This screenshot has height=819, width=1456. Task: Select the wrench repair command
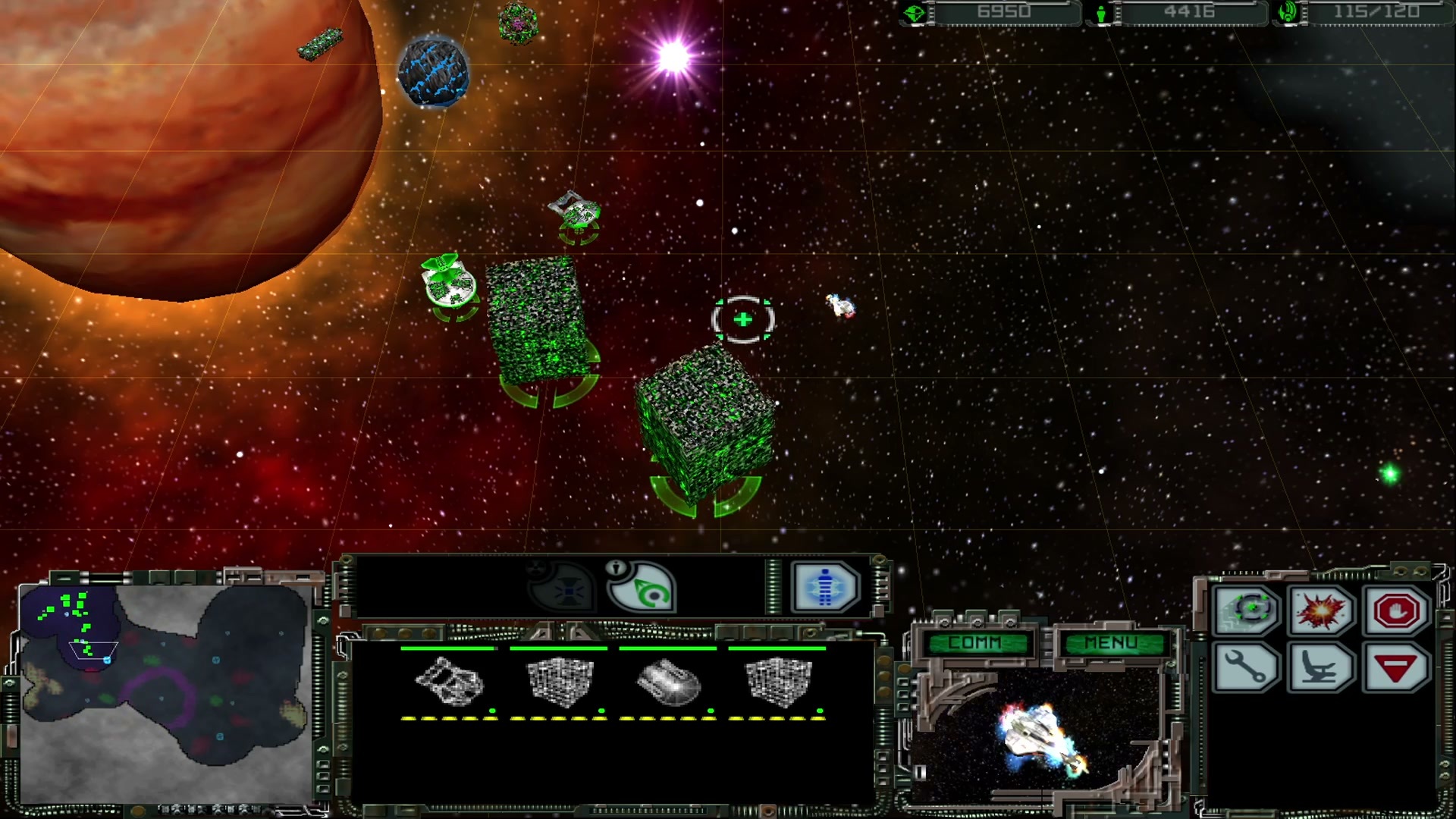click(x=1245, y=668)
